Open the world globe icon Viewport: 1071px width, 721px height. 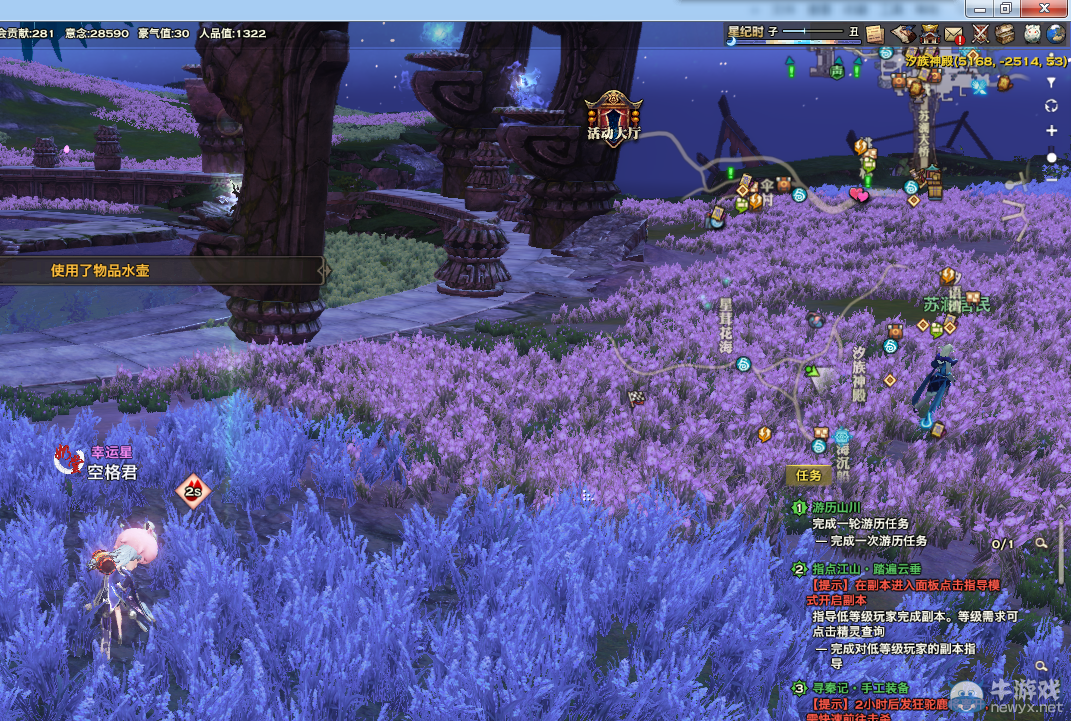(x=1056, y=34)
